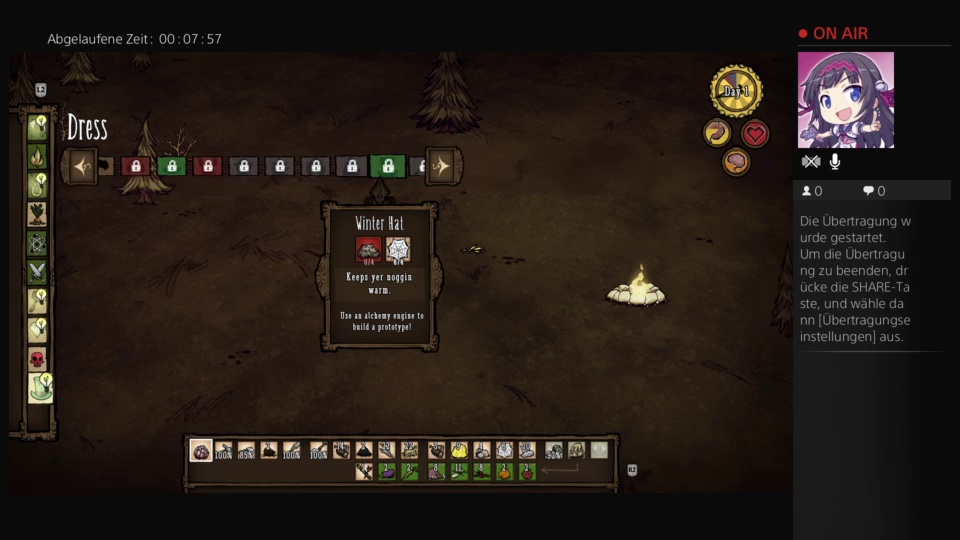Viewport: 960px width, 540px height.
Task: Show more recipes with the right arrow button
Action: click(441, 166)
